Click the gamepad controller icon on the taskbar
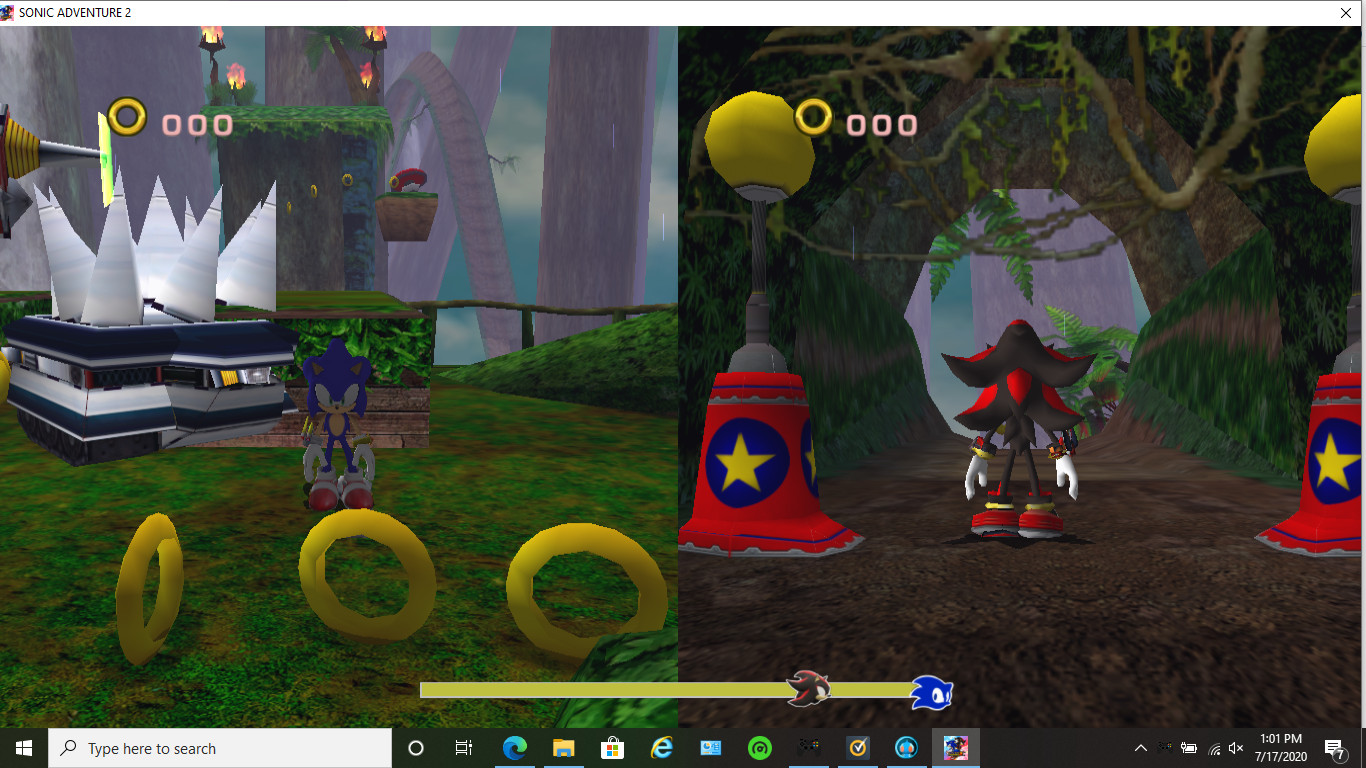Image resolution: width=1366 pixels, height=768 pixels. (808, 748)
